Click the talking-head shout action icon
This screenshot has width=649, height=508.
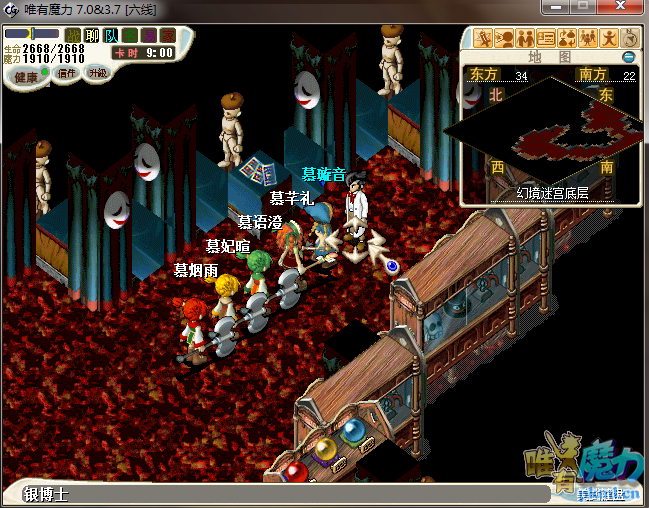point(505,38)
